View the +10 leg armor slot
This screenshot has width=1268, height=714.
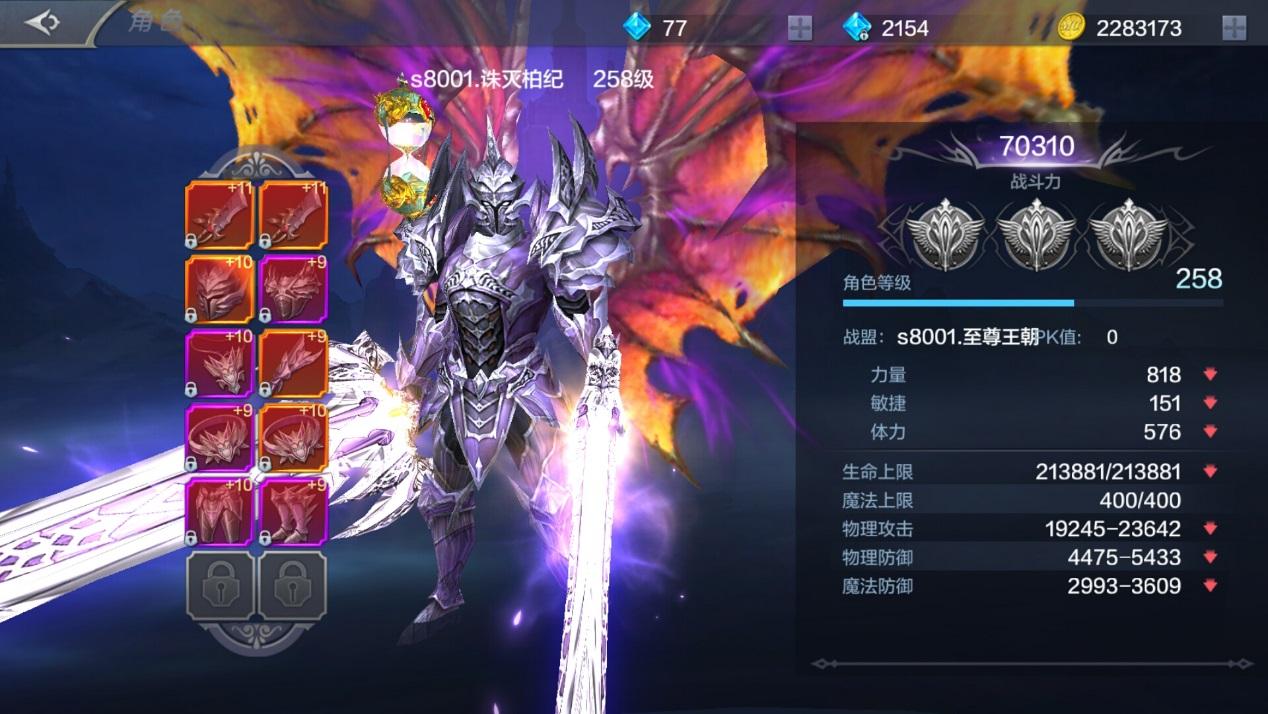point(220,511)
